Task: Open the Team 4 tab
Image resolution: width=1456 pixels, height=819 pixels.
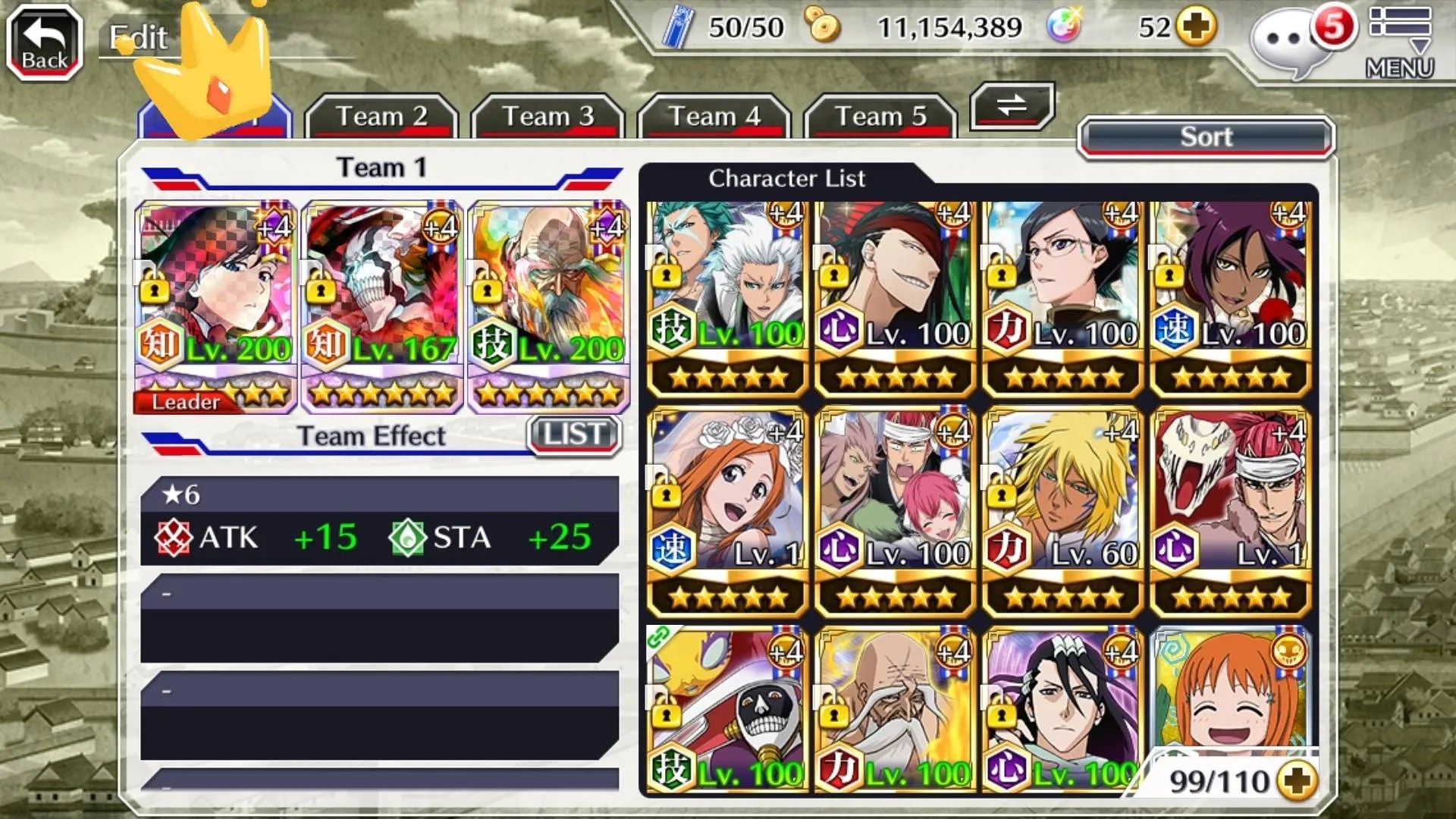Action: coord(714,117)
